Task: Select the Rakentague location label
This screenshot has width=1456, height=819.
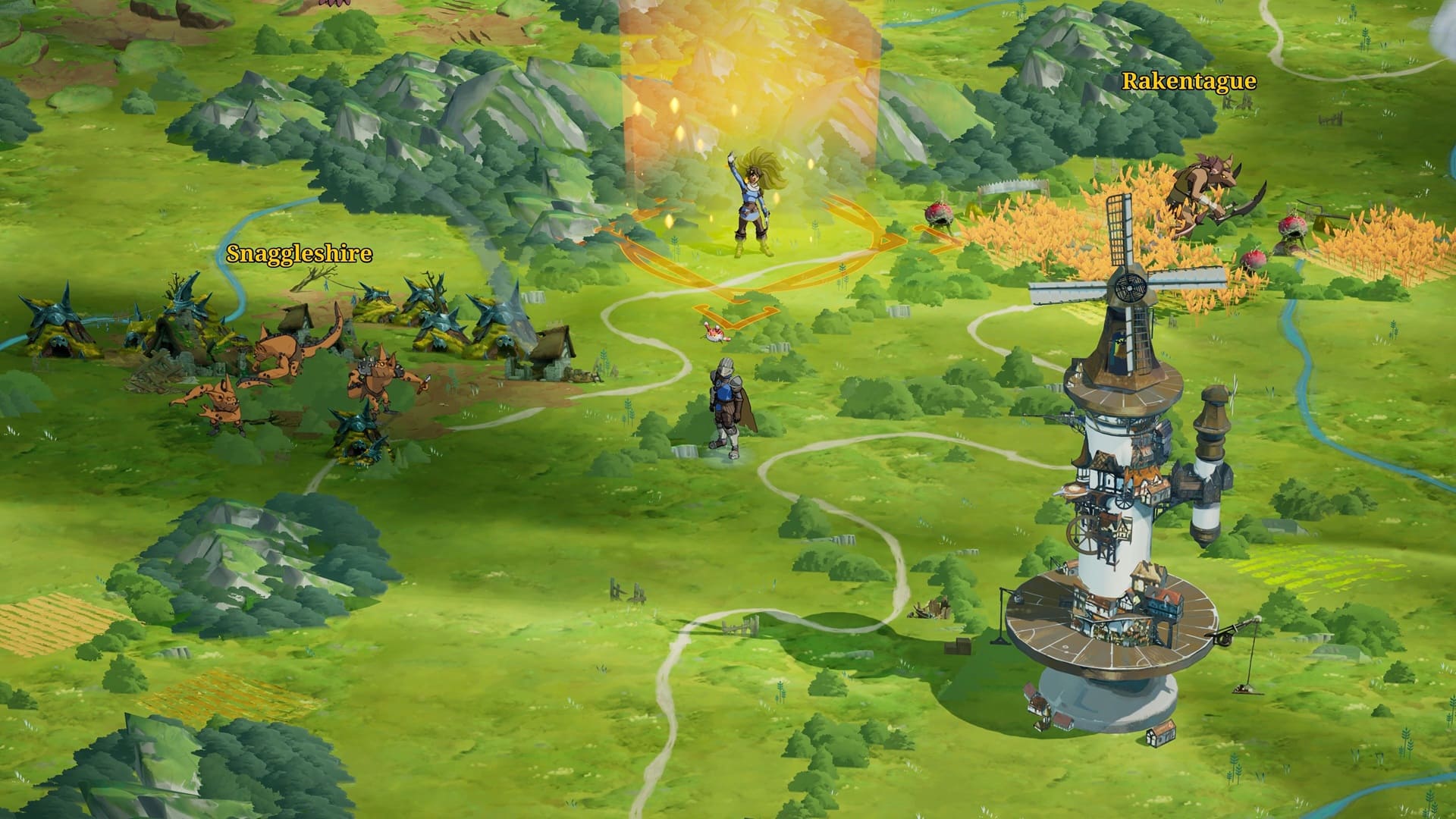Action: [1188, 82]
